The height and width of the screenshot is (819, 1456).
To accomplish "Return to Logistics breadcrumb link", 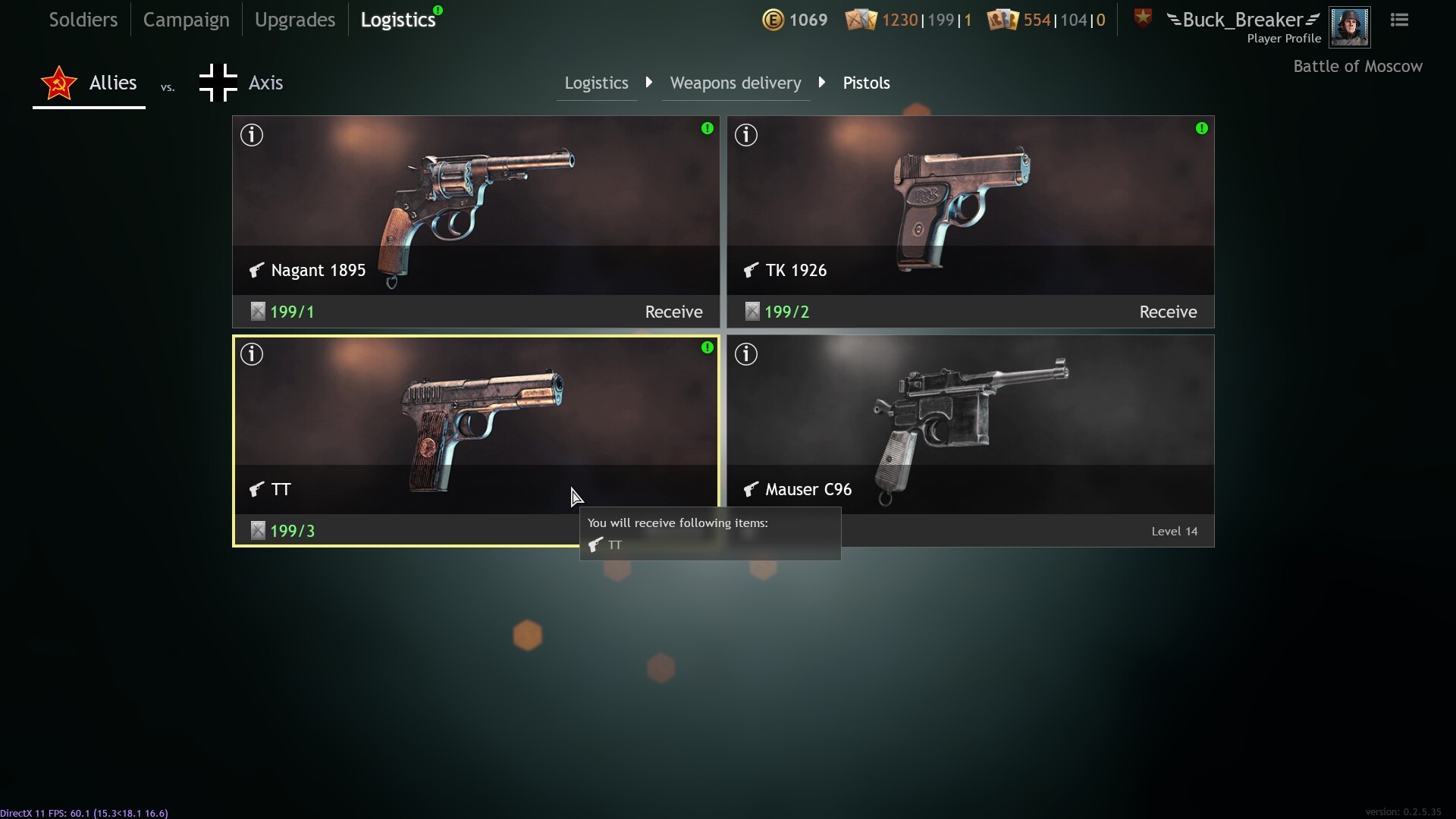I will 596,83.
